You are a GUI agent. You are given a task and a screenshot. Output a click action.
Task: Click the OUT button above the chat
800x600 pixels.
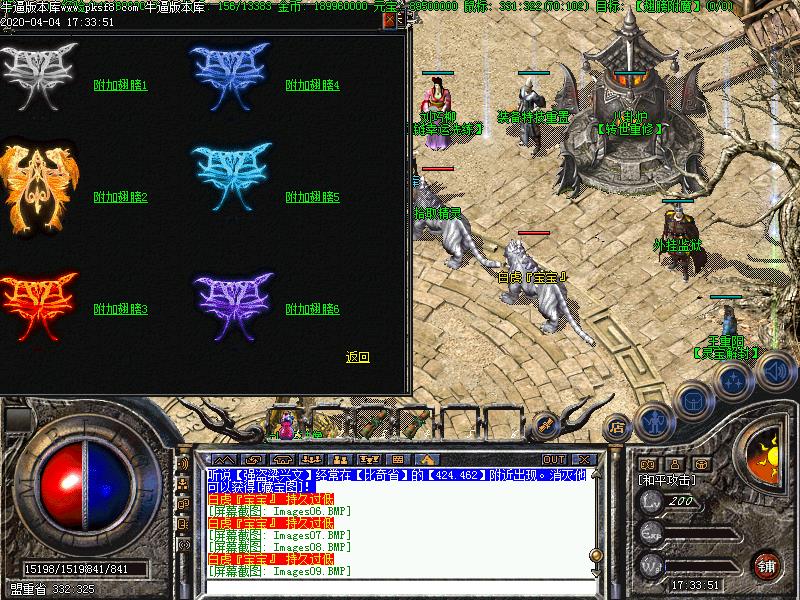(554, 459)
